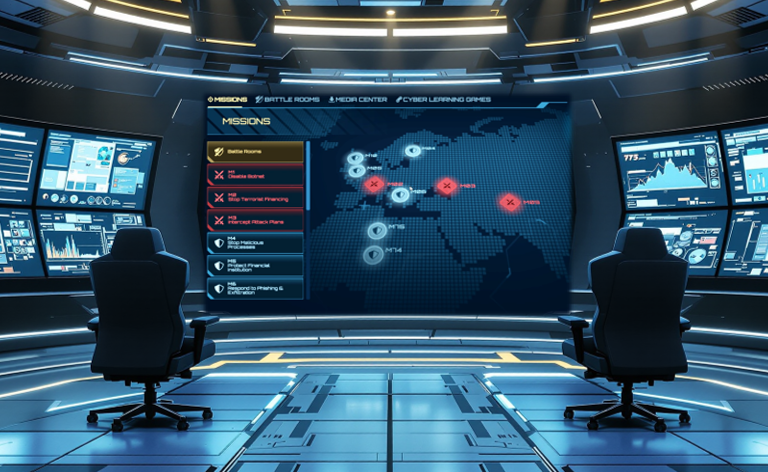Choose mission M1 Disable Botnet
Screen dimensions: 768x472
pyautogui.click(x=254, y=175)
